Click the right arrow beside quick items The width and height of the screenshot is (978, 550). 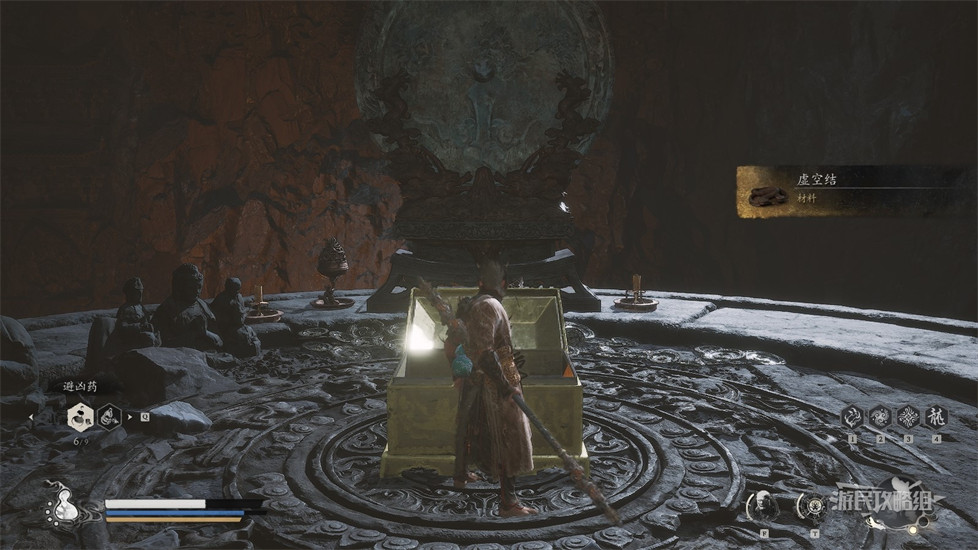(x=130, y=416)
